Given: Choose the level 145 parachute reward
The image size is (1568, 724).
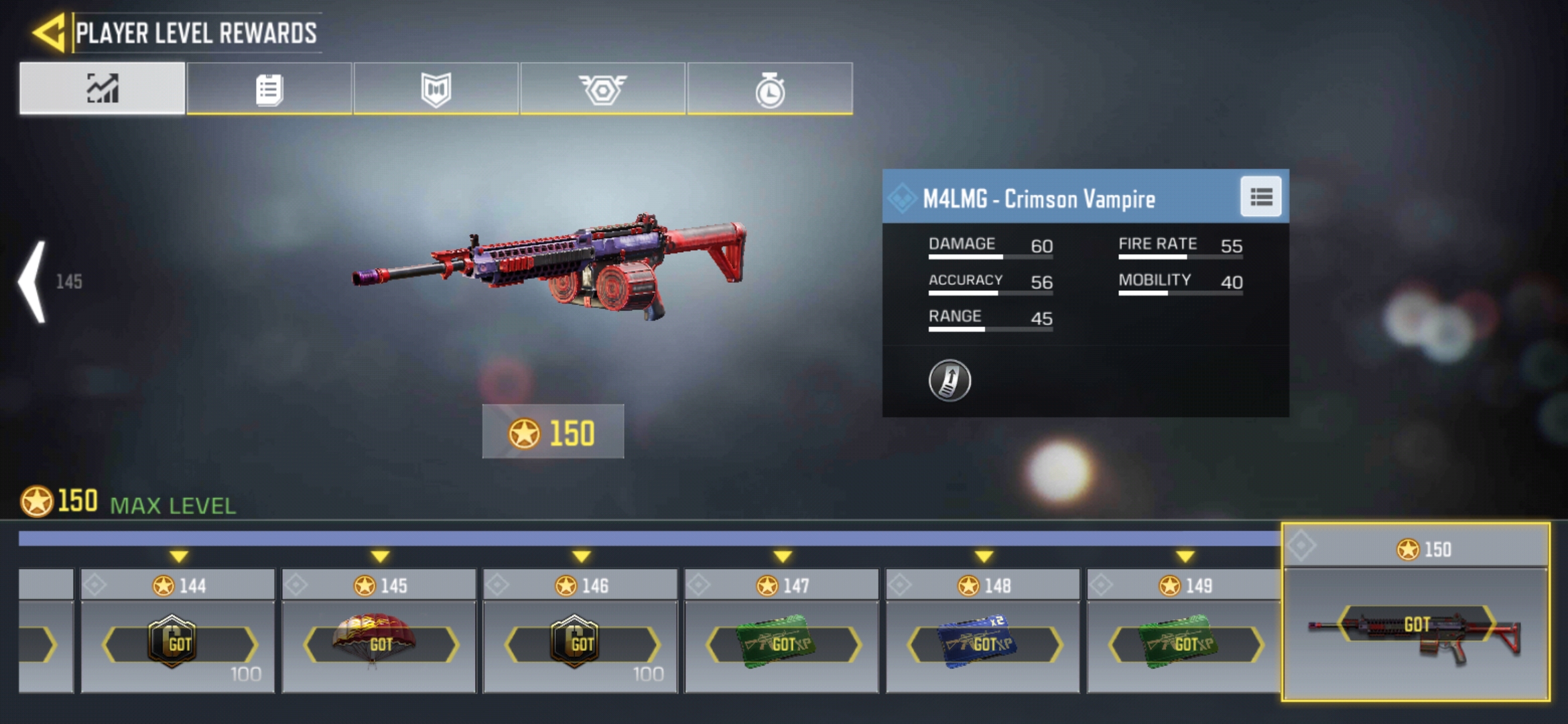Looking at the screenshot, I should (x=379, y=644).
